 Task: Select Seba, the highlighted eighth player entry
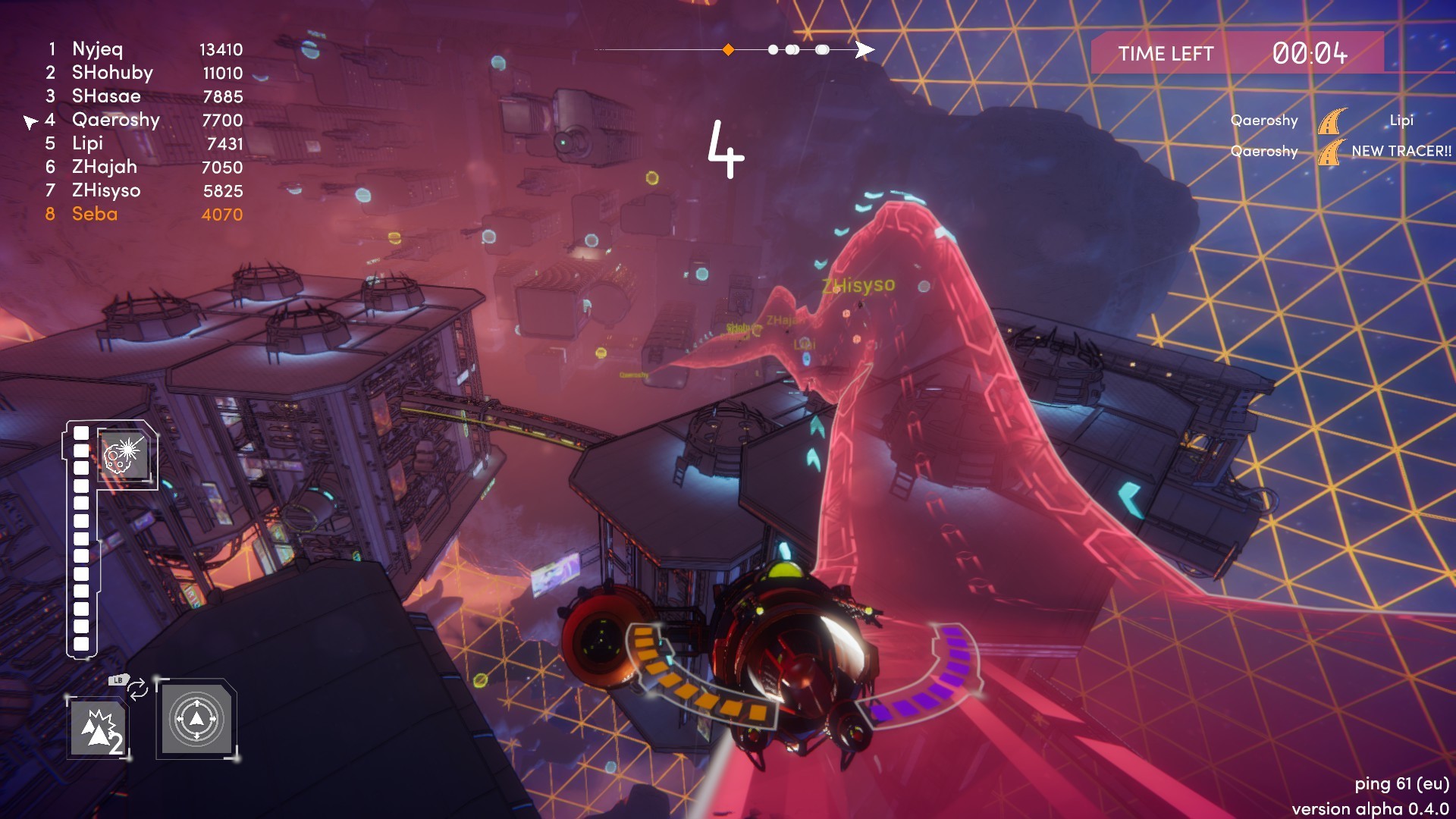[94, 215]
